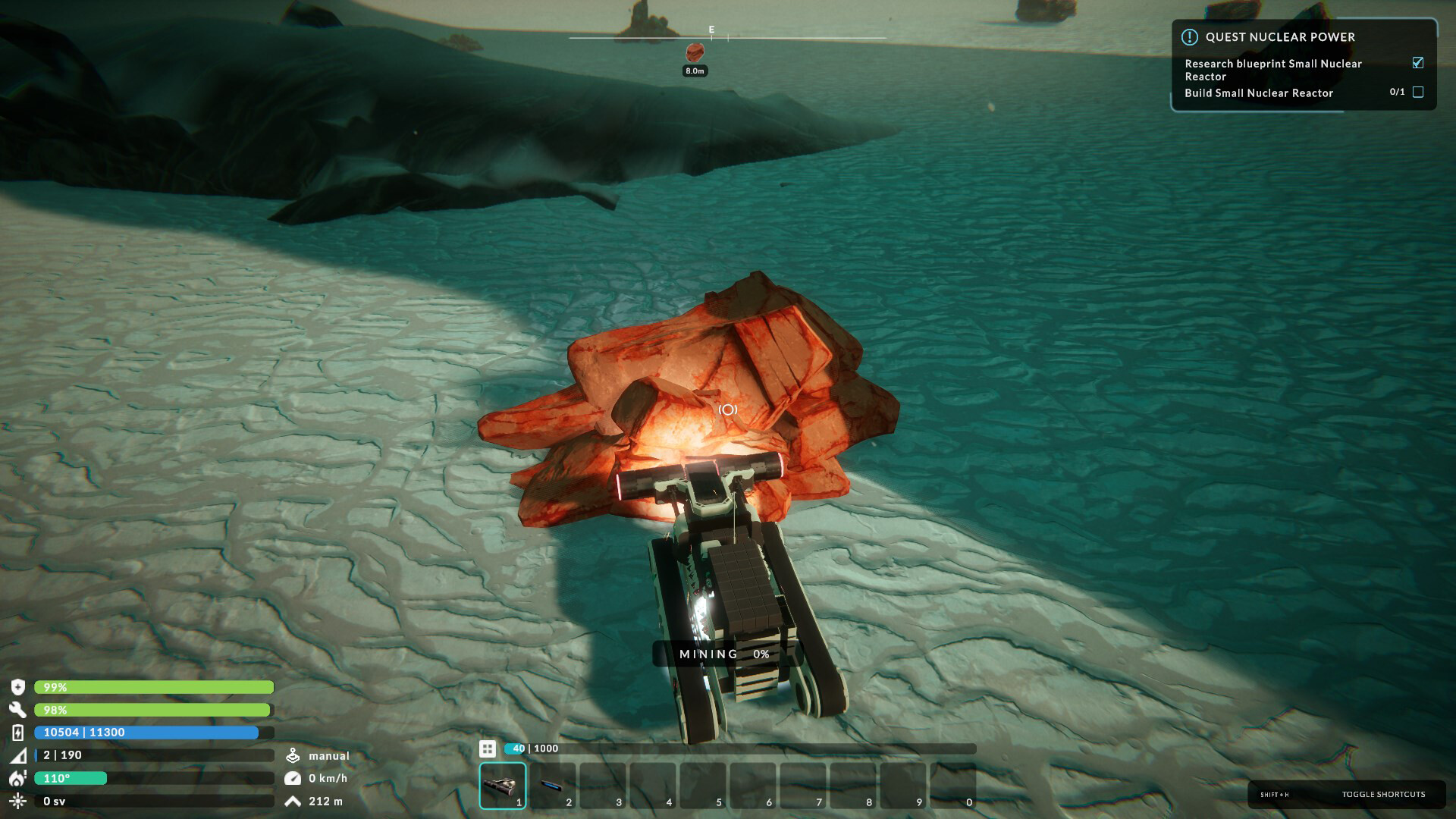Screen dimensions: 1456x819
Task: Click the manual control joystick icon
Action: [x=294, y=755]
